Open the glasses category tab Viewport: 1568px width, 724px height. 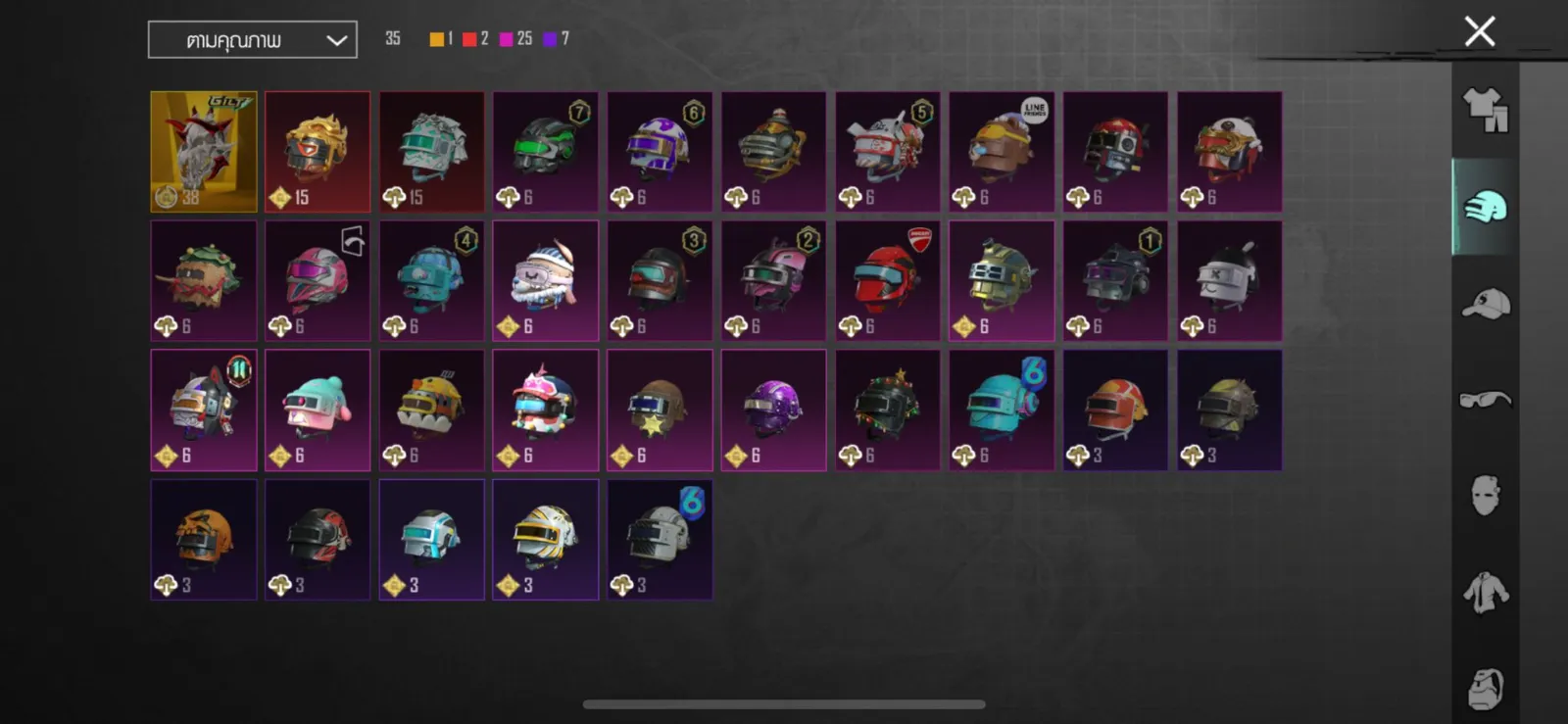(1485, 399)
